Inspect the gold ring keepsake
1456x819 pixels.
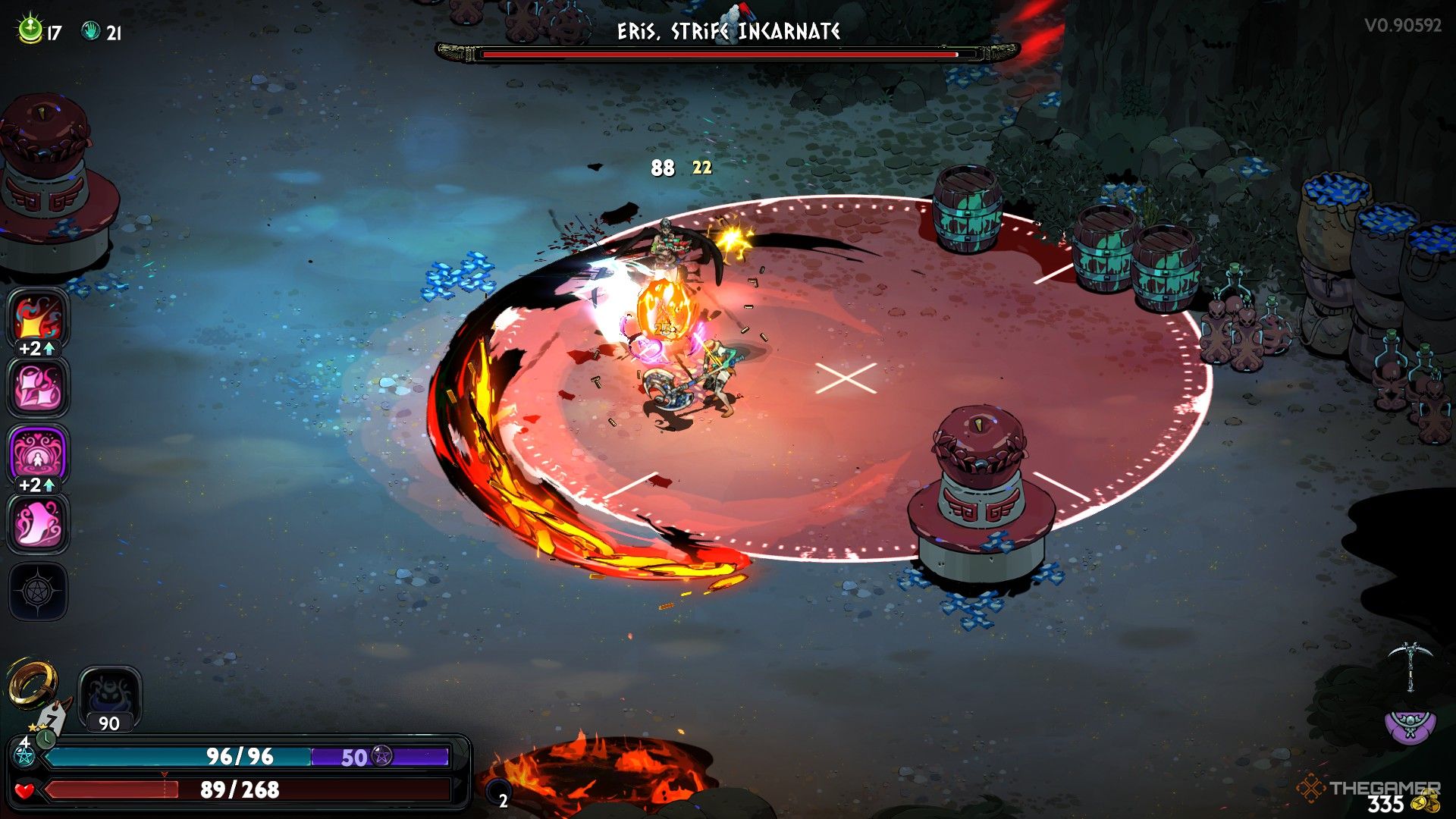click(x=32, y=681)
